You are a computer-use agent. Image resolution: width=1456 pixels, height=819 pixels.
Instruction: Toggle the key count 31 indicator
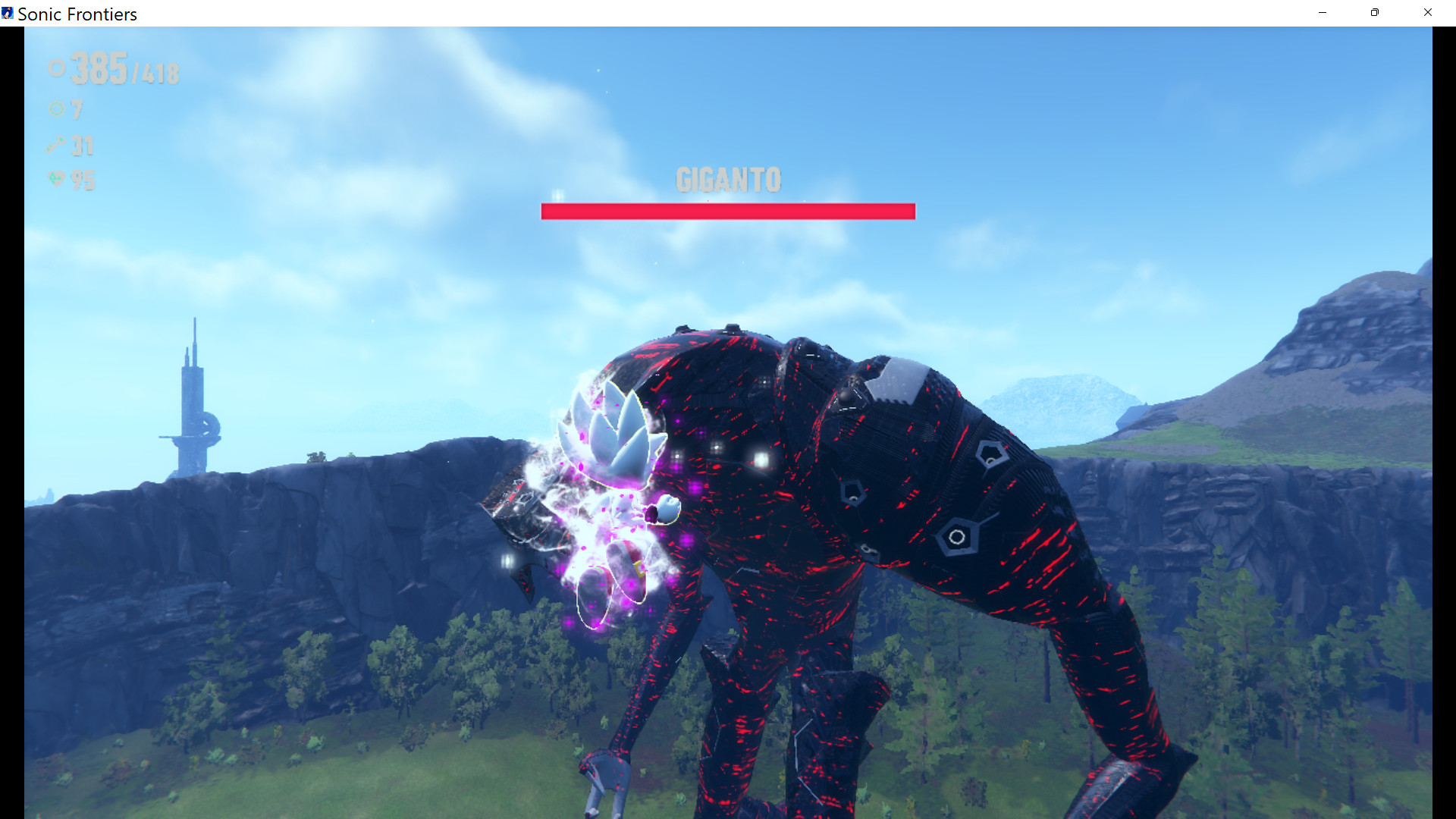tap(82, 146)
